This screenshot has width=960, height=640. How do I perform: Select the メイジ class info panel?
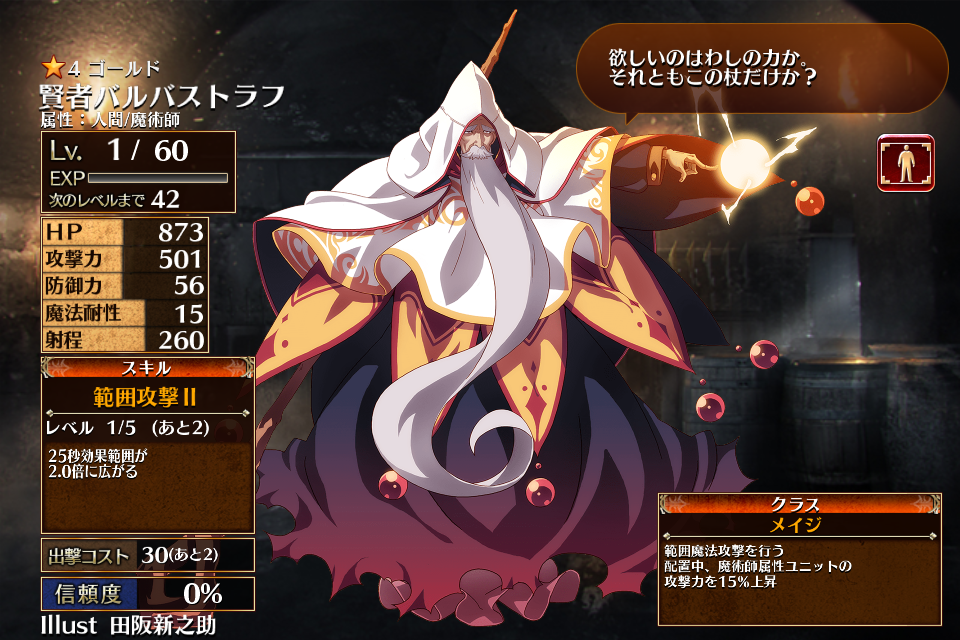click(x=798, y=557)
